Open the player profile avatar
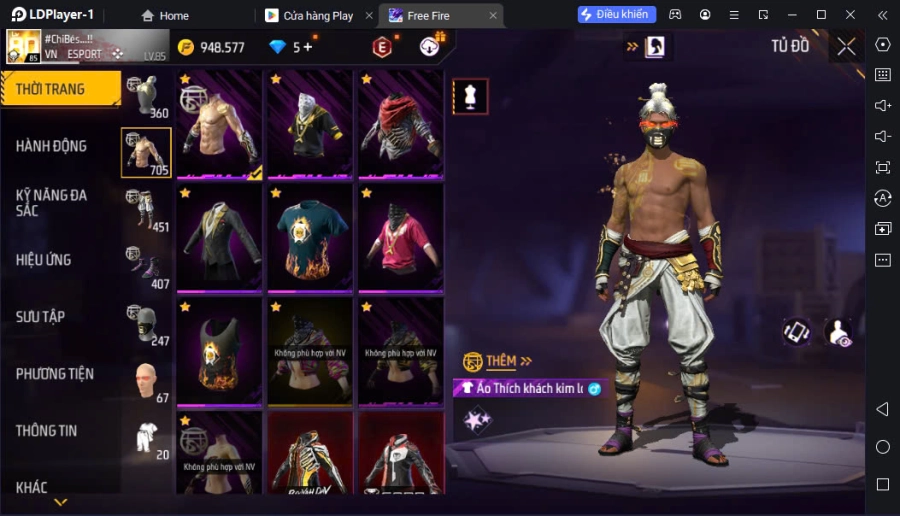This screenshot has height=516, width=900. tap(24, 47)
